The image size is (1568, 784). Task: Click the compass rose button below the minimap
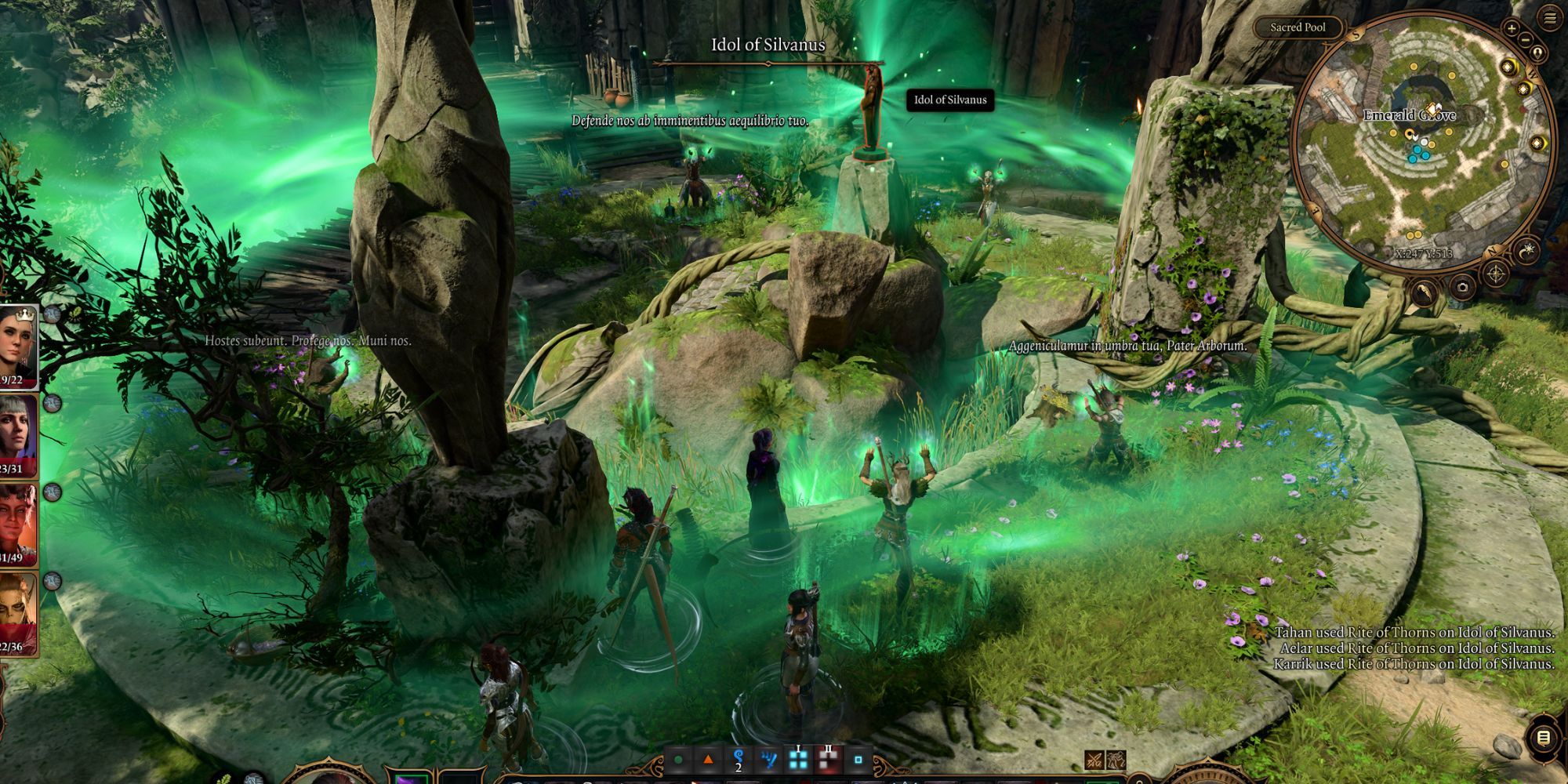(1496, 274)
